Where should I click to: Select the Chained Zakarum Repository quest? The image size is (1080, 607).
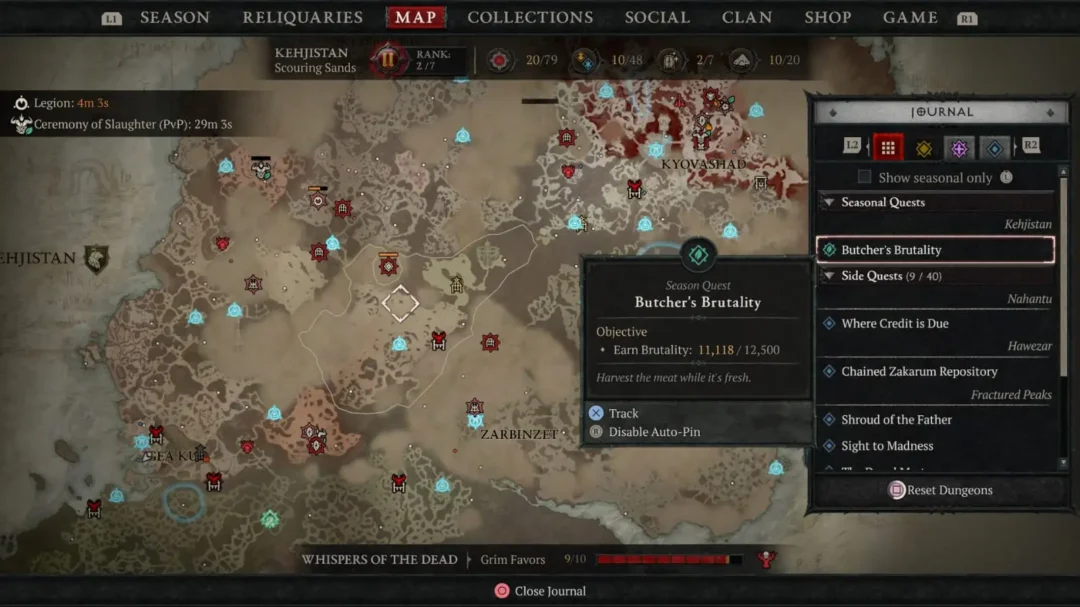919,371
